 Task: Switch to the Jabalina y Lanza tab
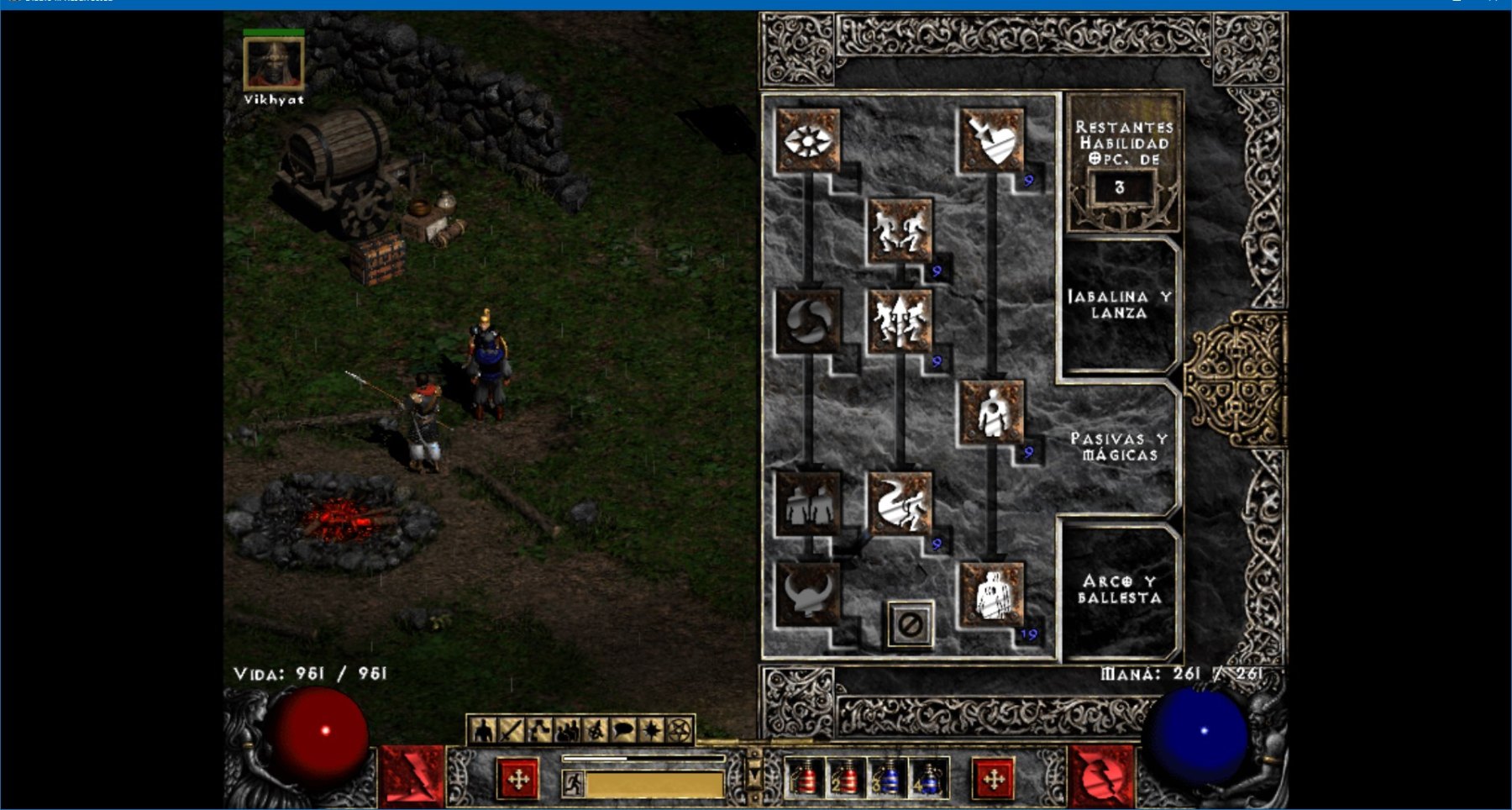(x=1118, y=305)
